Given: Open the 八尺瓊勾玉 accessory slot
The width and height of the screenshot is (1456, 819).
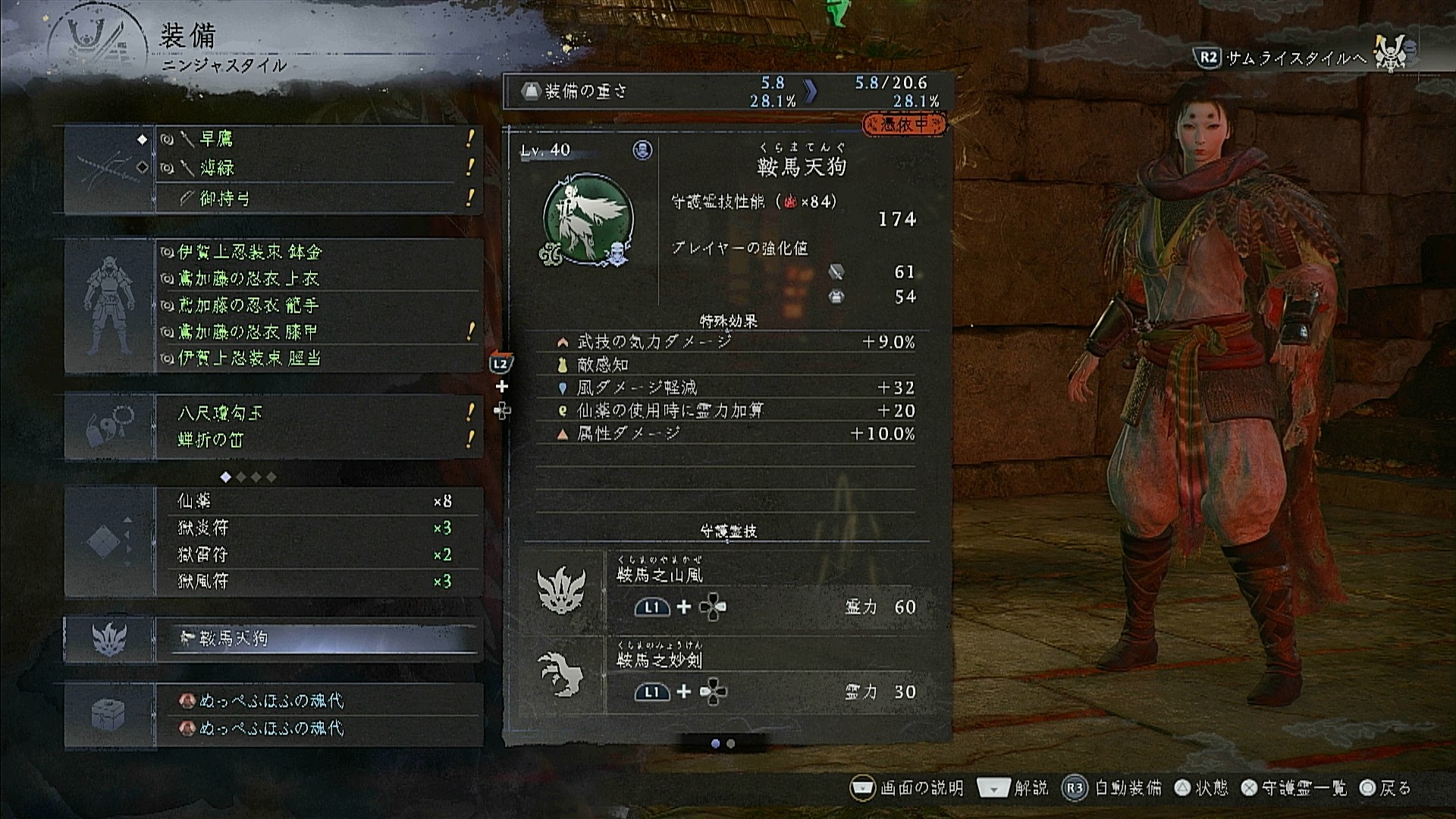Looking at the screenshot, I should click(318, 413).
